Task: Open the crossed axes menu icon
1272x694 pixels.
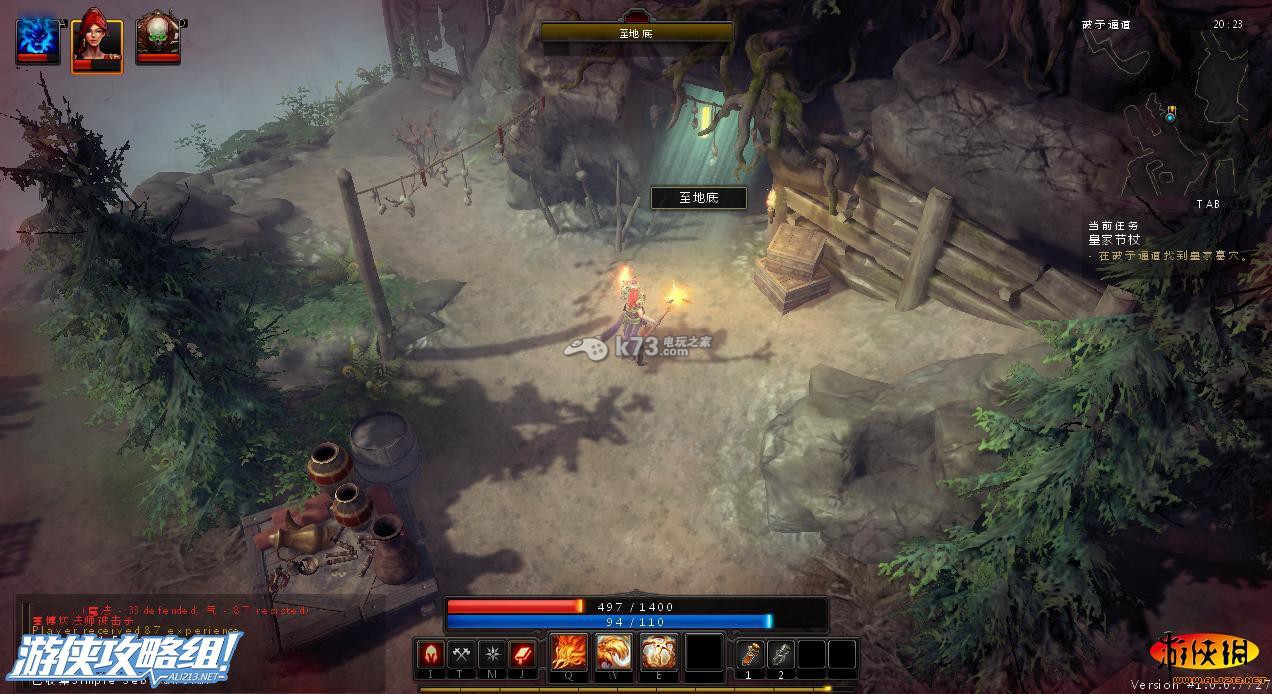Action: (461, 654)
